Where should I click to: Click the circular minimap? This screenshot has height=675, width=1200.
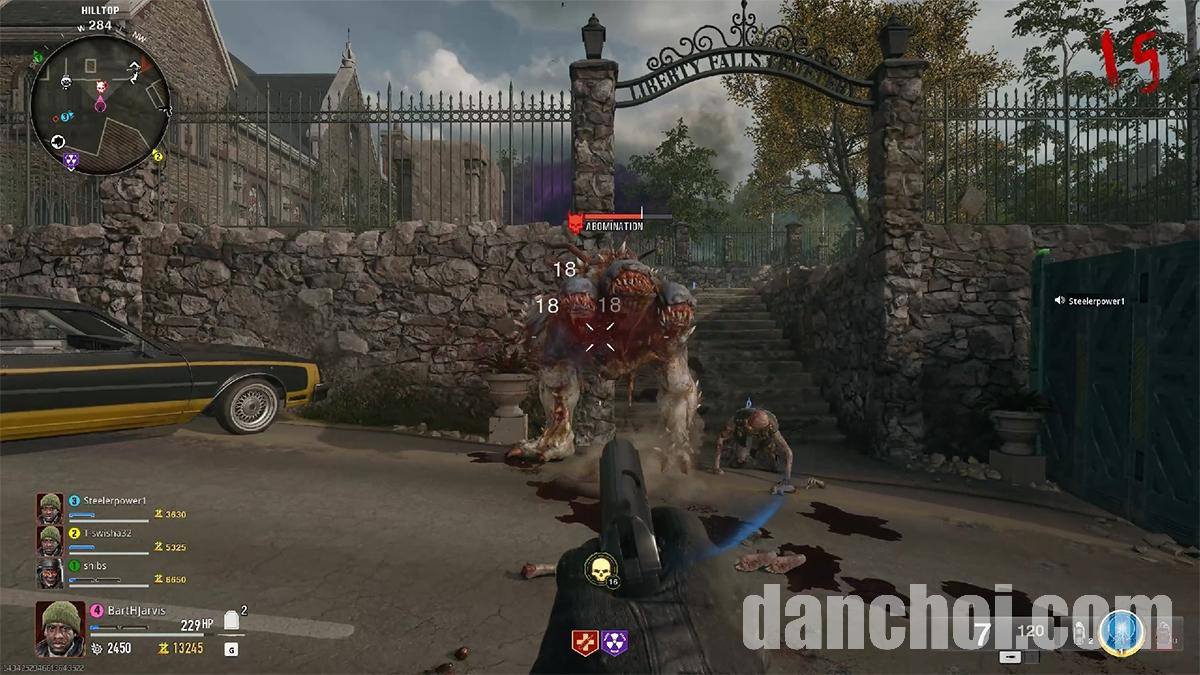[x=99, y=105]
